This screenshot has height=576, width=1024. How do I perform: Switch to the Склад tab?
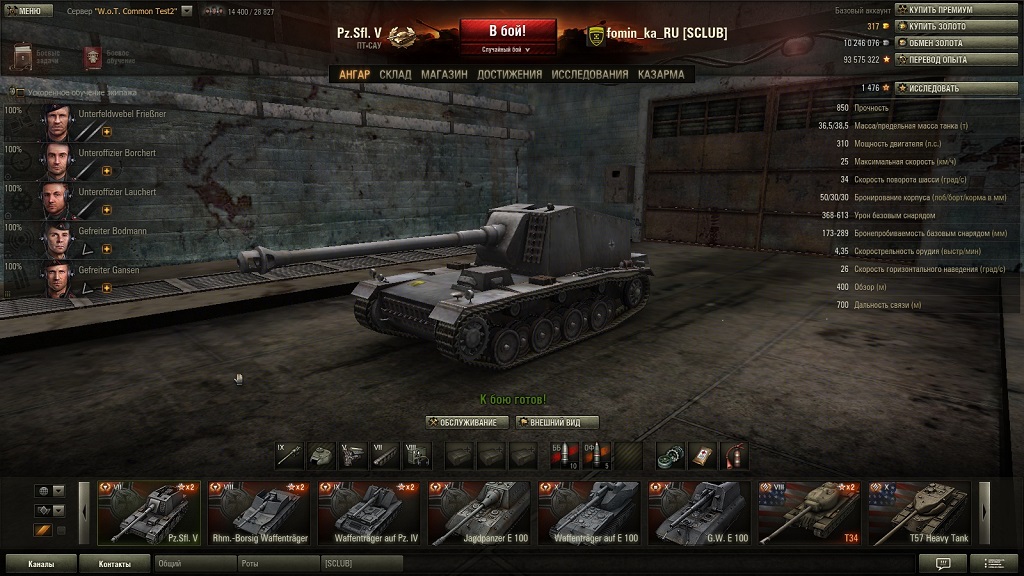click(395, 74)
